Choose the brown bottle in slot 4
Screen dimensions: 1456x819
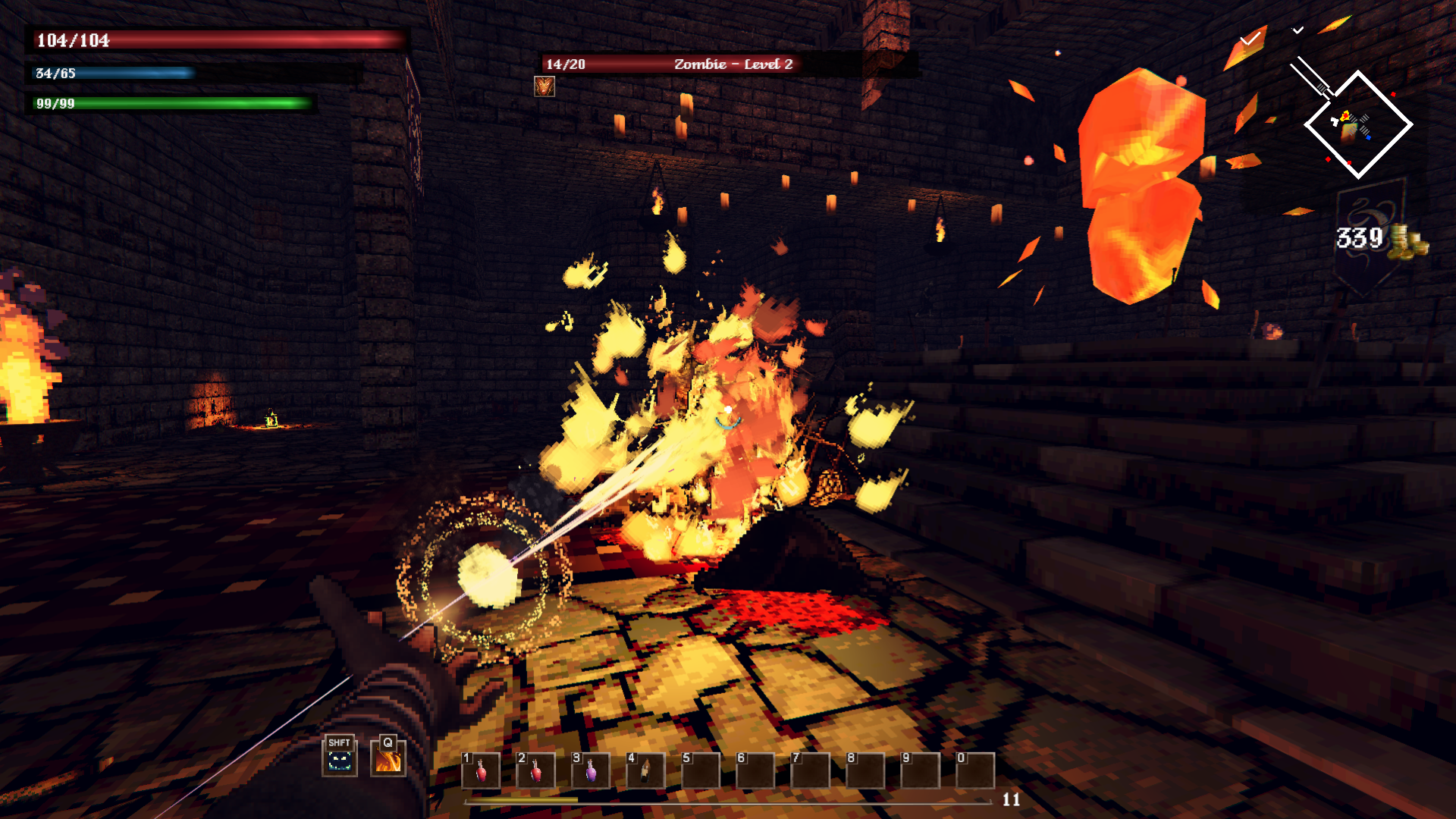click(645, 771)
